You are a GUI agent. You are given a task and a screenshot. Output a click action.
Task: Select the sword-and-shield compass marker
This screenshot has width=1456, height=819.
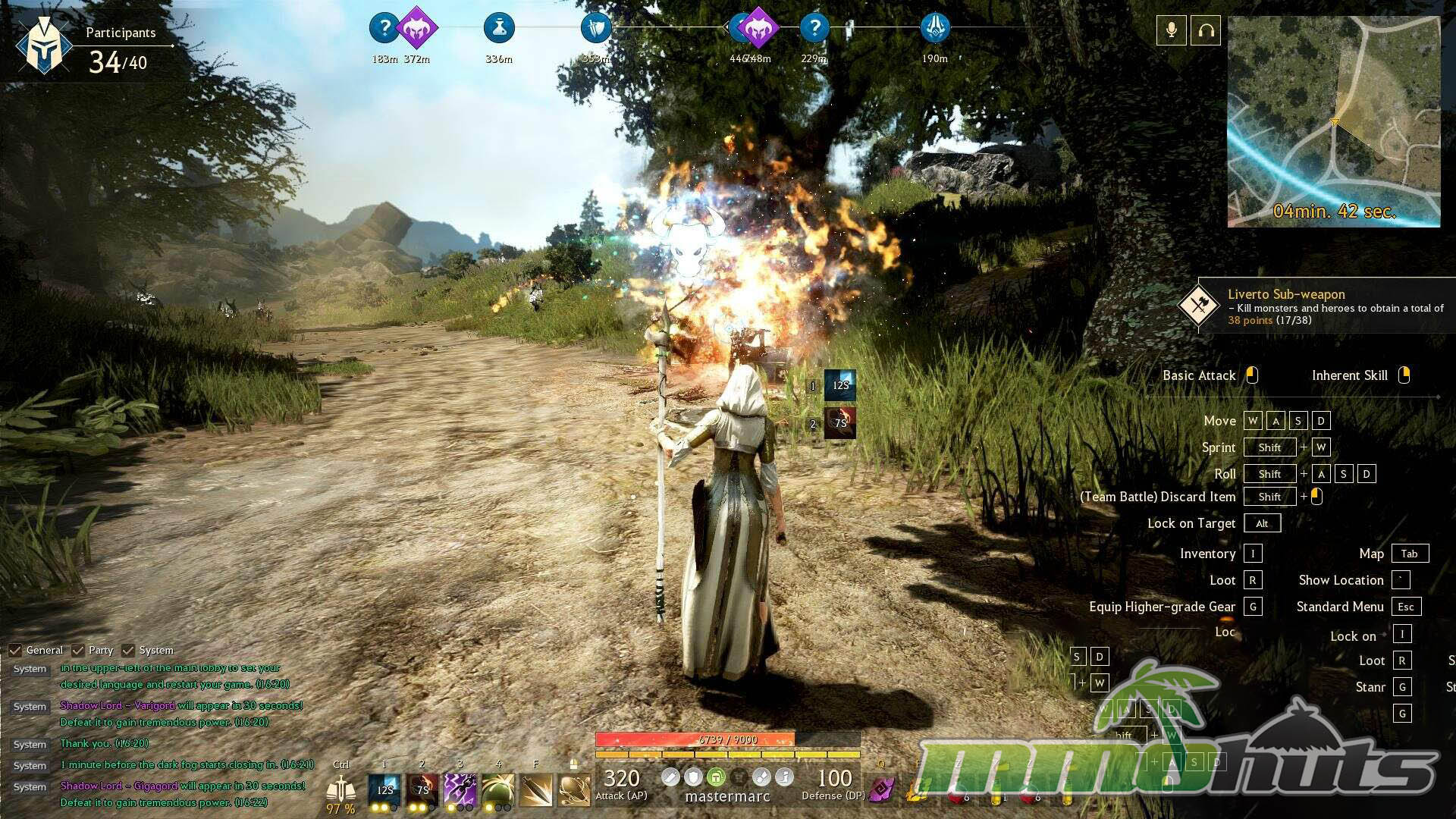(596, 28)
